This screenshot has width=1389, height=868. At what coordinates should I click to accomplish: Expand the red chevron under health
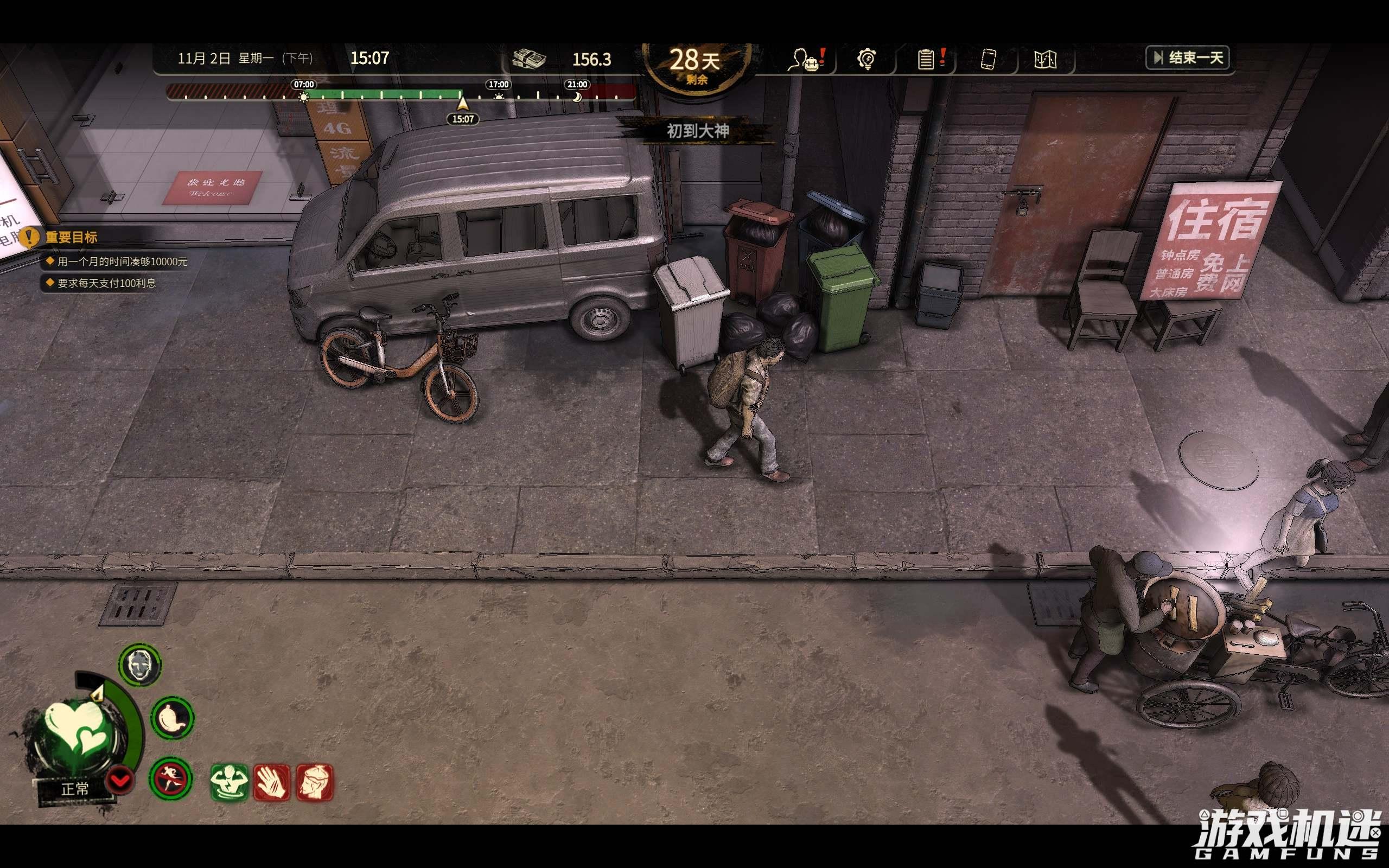click(x=120, y=781)
